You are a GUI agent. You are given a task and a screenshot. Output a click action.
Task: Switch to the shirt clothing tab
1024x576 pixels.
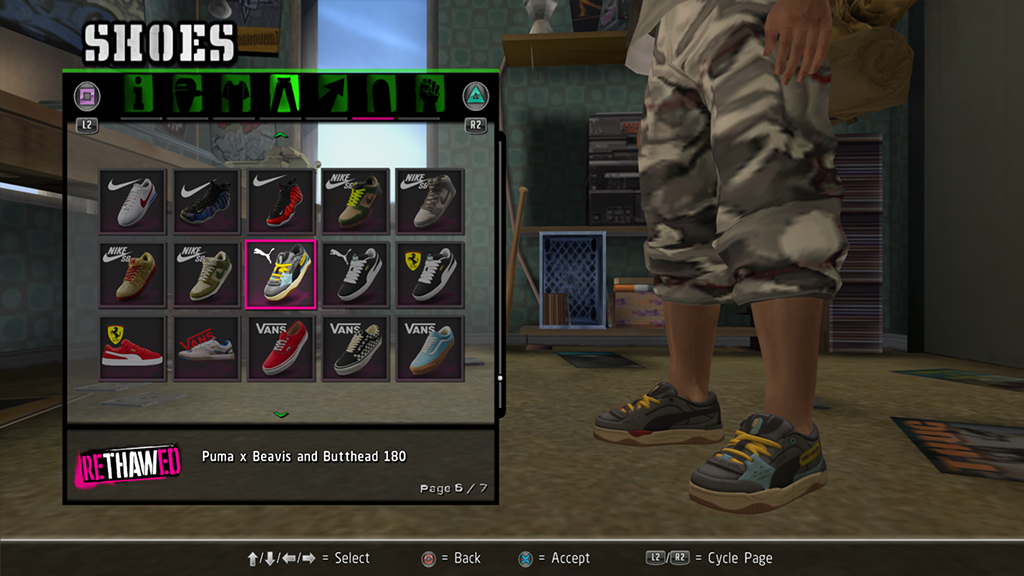233,95
